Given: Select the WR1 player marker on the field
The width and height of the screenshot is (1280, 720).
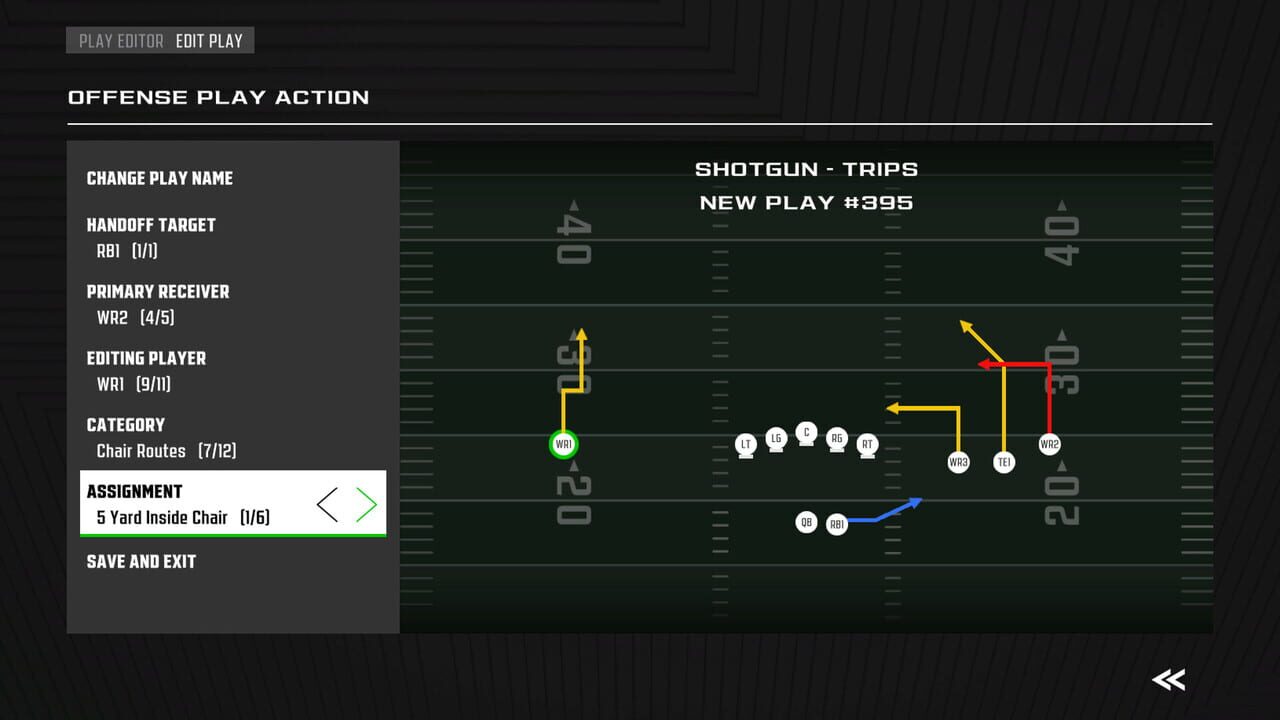Looking at the screenshot, I should tap(563, 443).
